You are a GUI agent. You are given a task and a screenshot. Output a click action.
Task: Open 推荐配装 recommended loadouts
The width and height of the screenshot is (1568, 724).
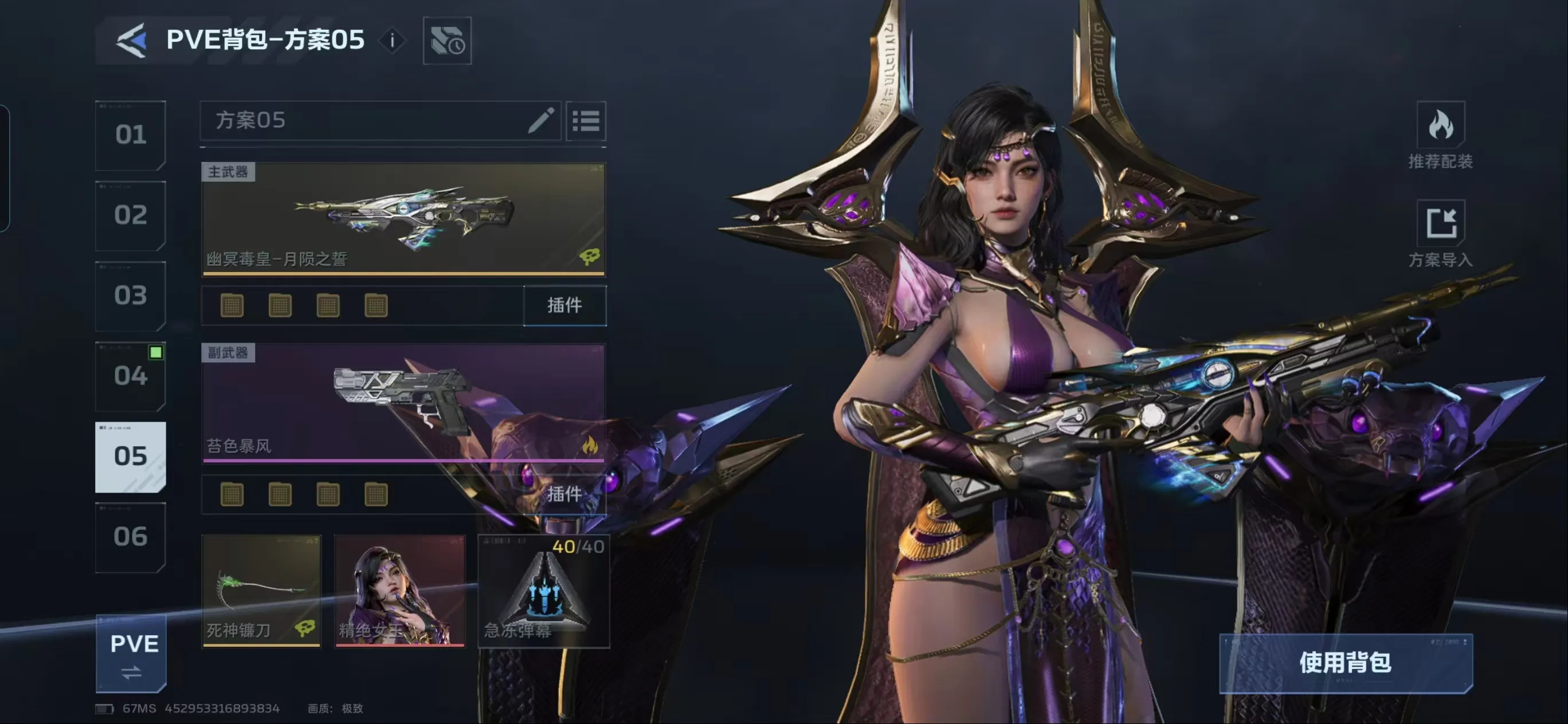(x=1440, y=135)
